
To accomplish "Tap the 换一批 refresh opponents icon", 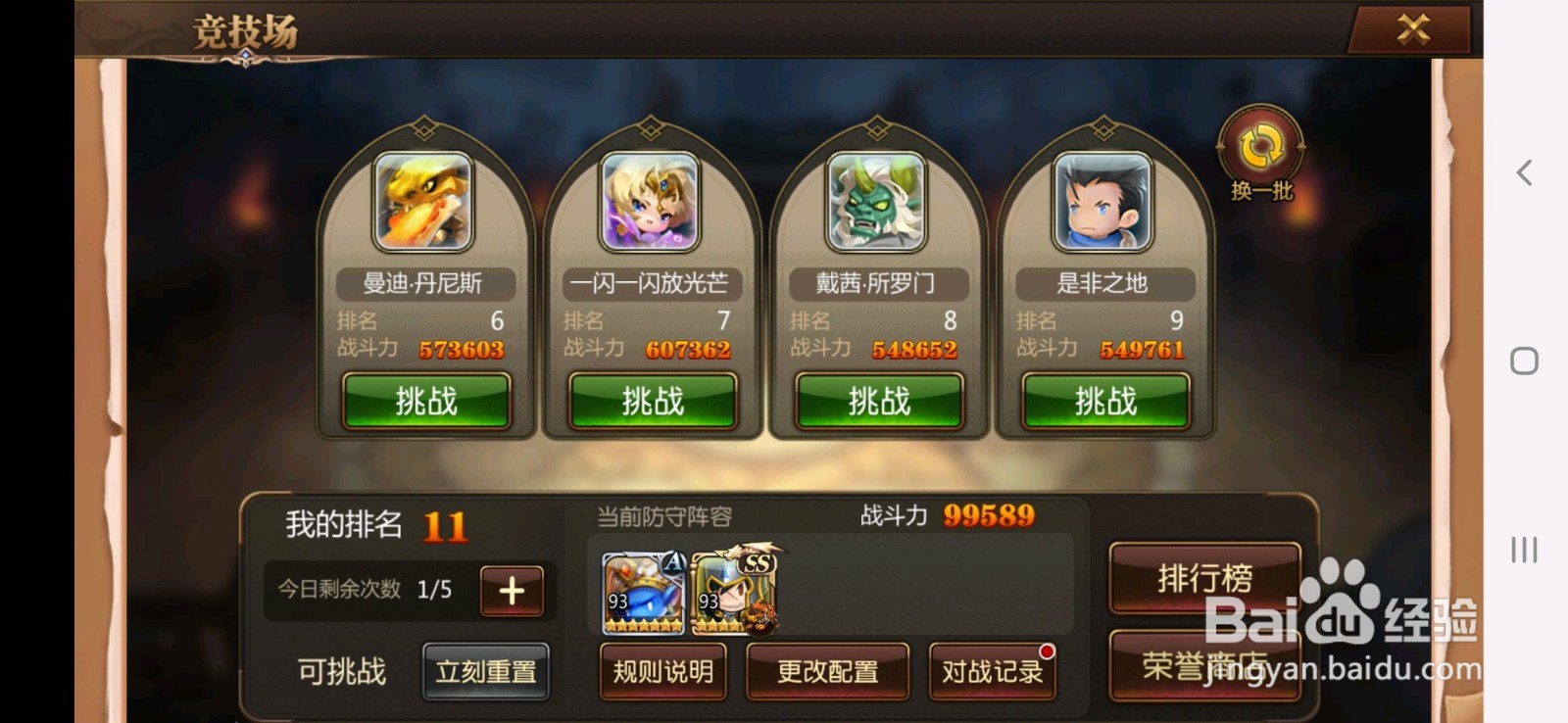I will click(1260, 145).
